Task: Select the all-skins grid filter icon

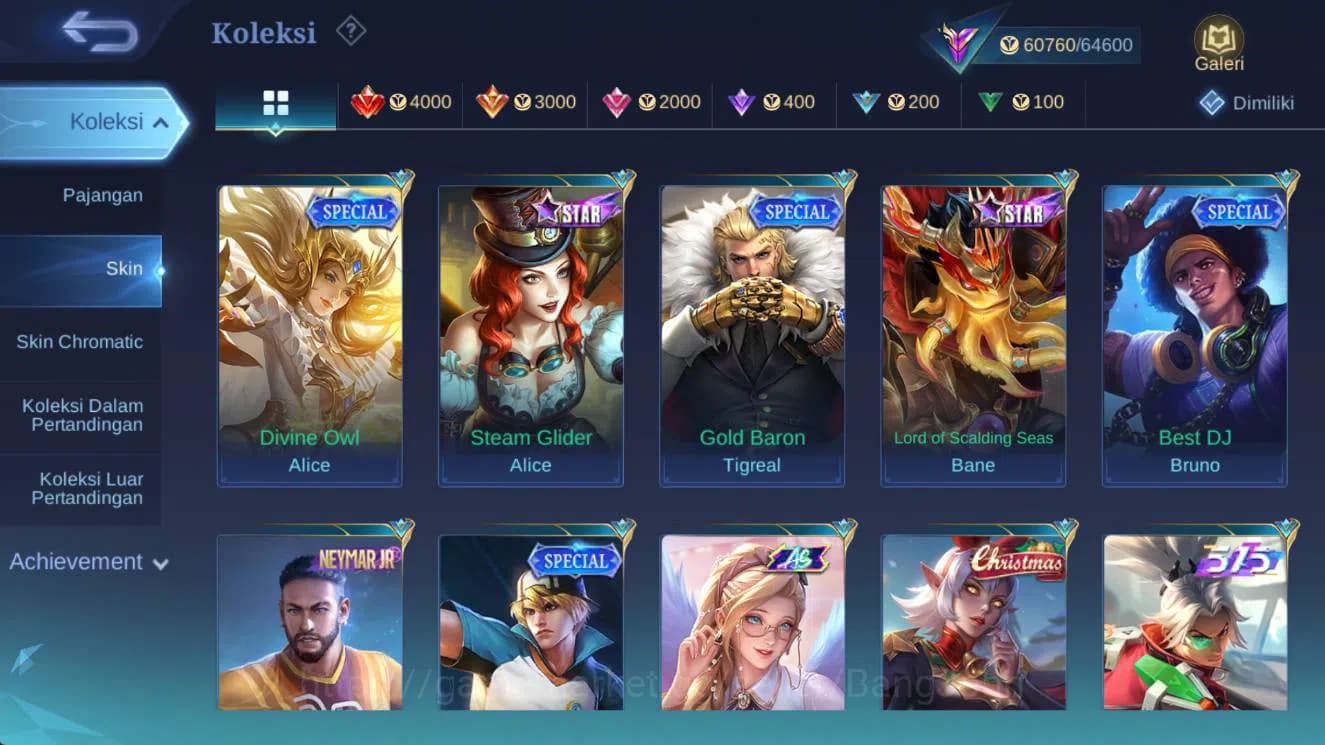Action: pos(275,101)
